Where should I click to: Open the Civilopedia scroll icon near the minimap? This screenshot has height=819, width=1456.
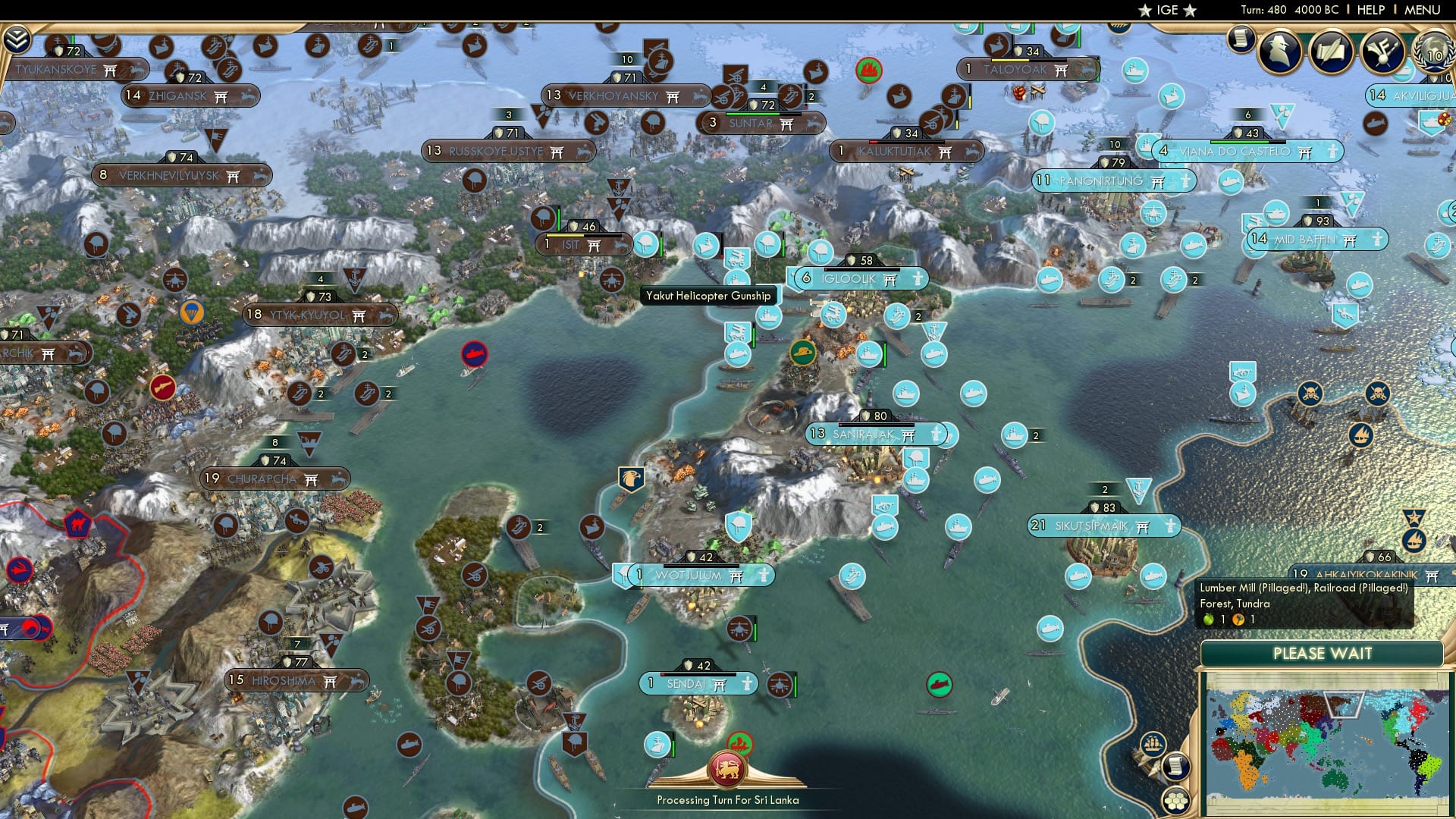pyautogui.click(x=1177, y=767)
